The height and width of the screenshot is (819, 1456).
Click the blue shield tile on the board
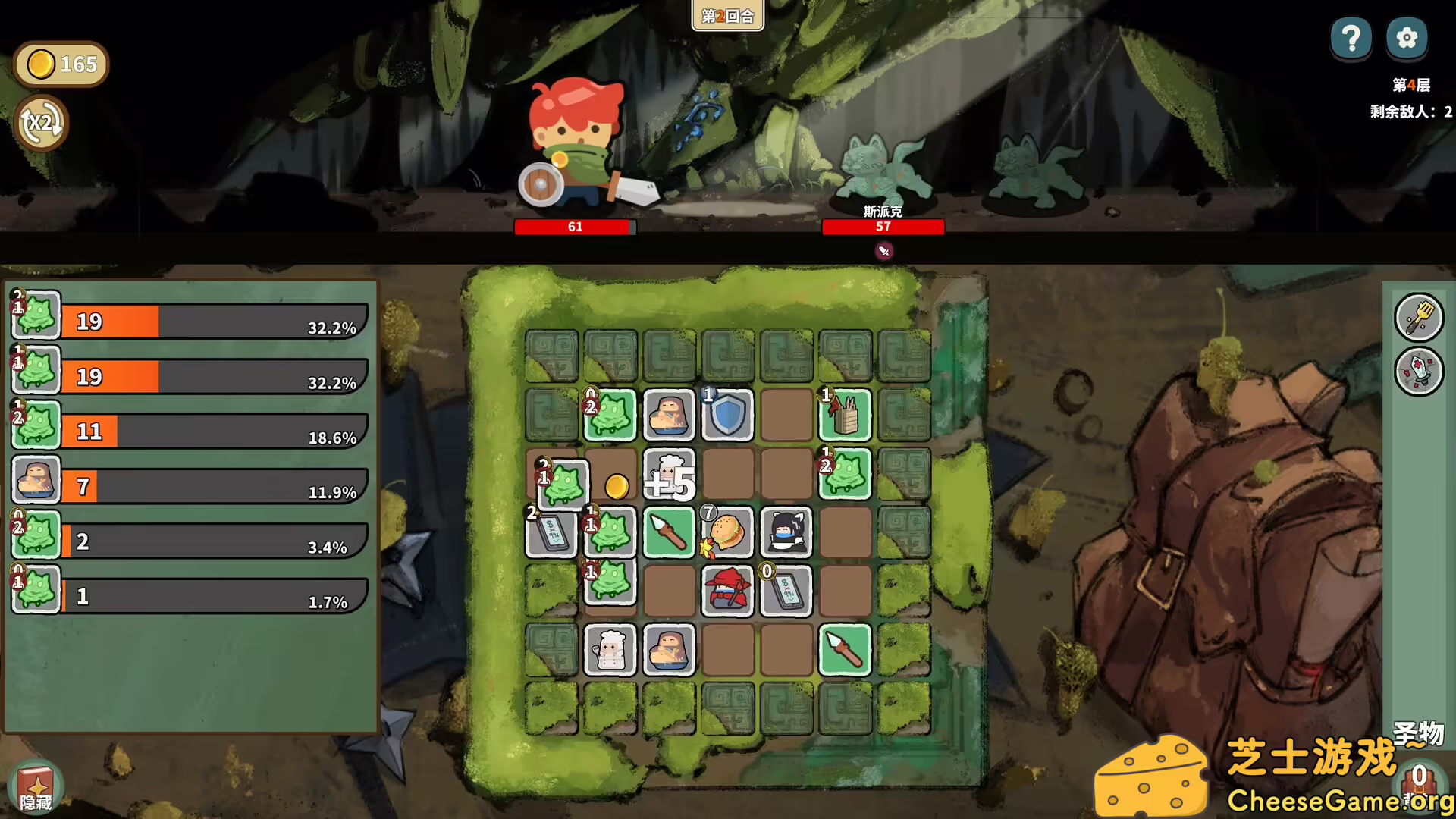coord(727,415)
